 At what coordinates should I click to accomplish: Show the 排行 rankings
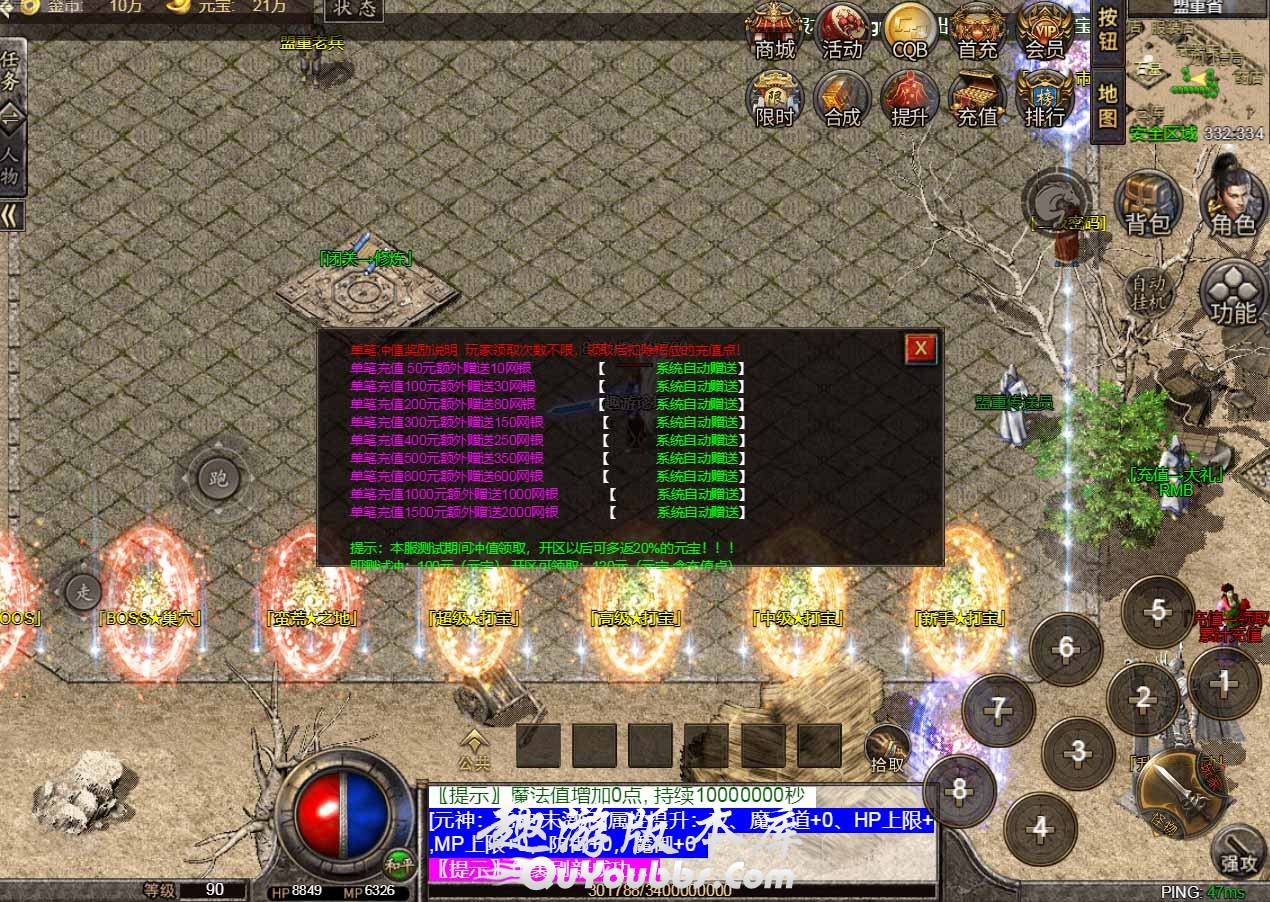click(1045, 98)
